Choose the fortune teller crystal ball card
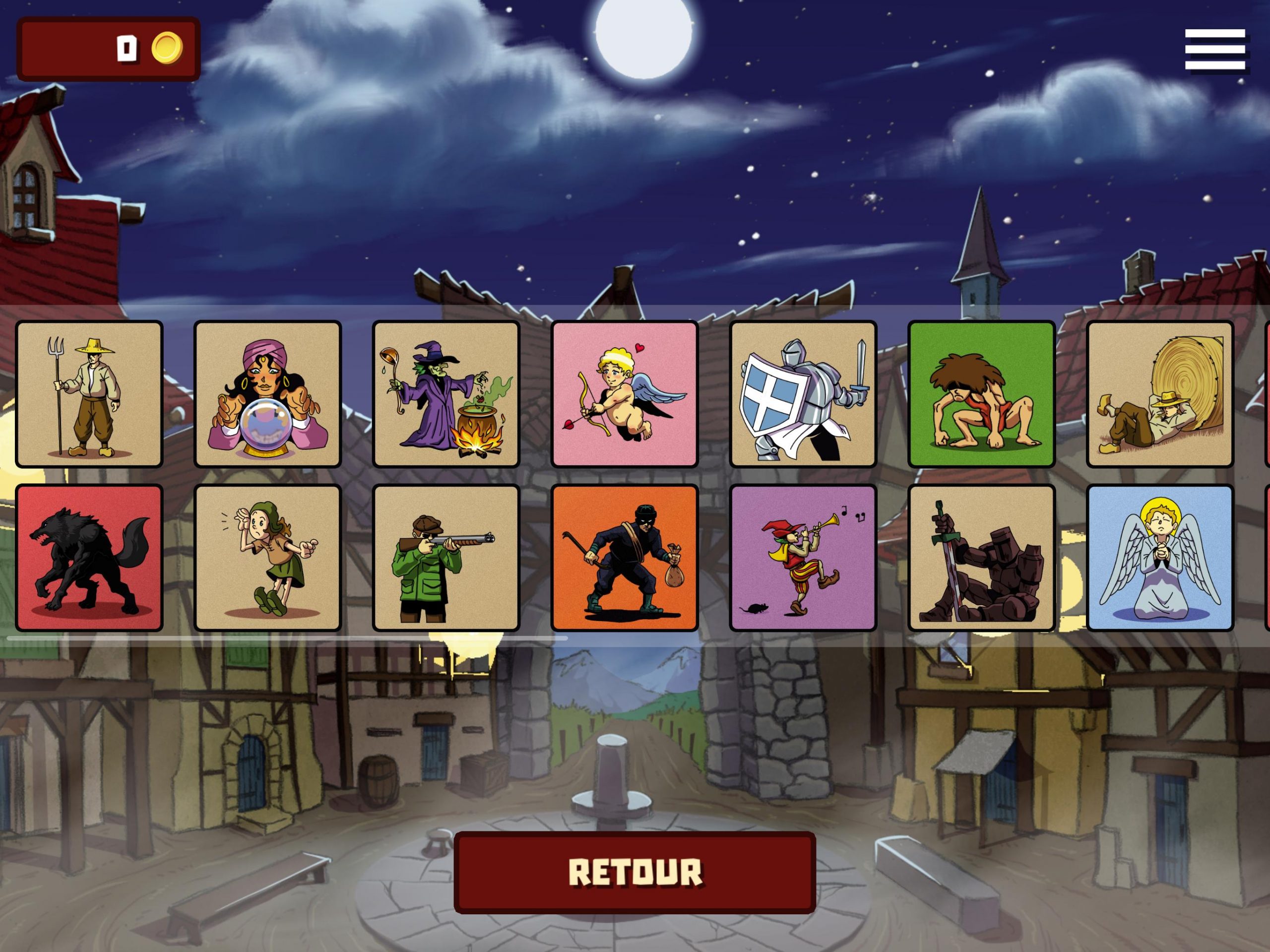The width and height of the screenshot is (1270, 952). pos(267,394)
